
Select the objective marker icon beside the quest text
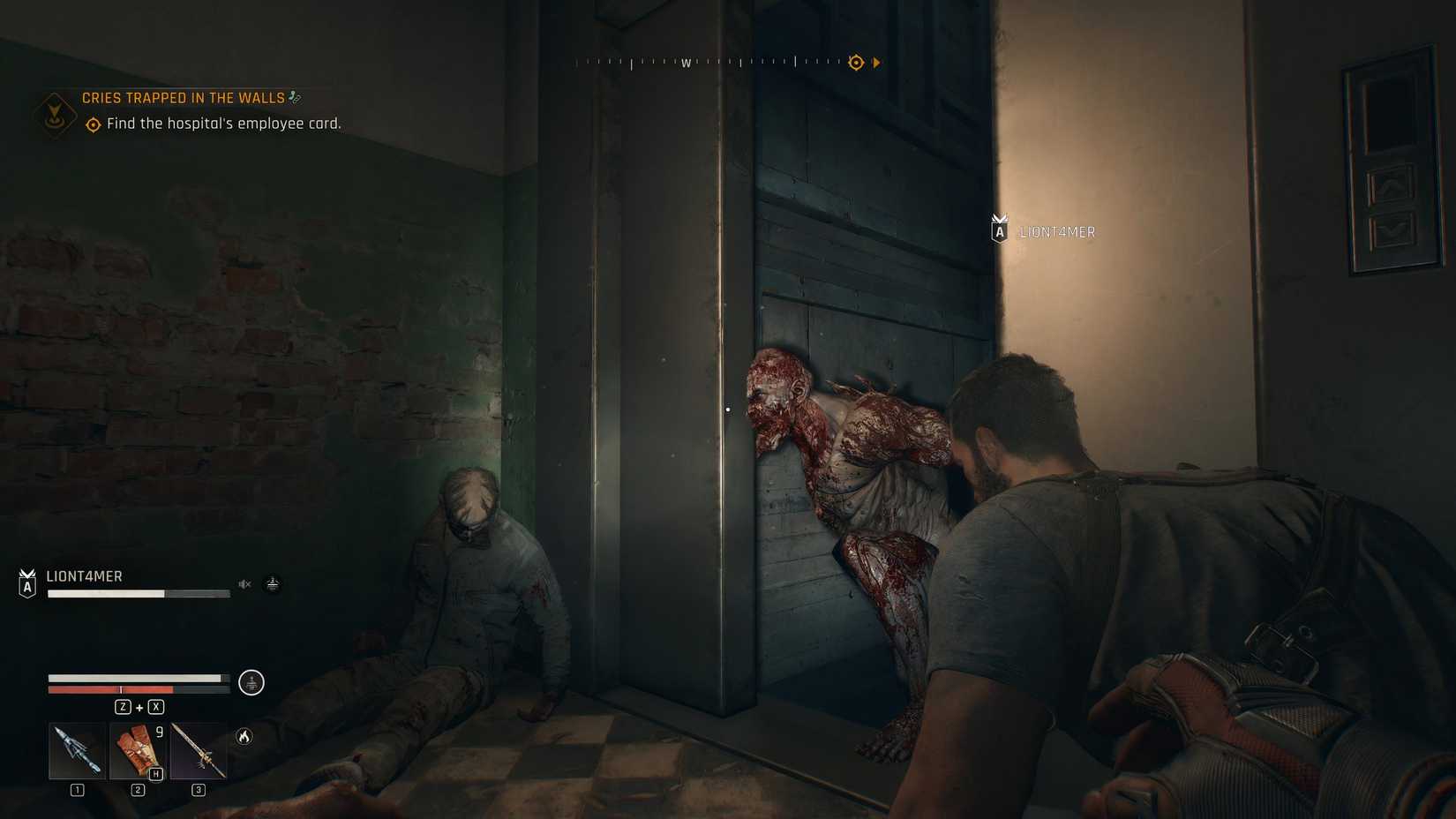click(91, 124)
